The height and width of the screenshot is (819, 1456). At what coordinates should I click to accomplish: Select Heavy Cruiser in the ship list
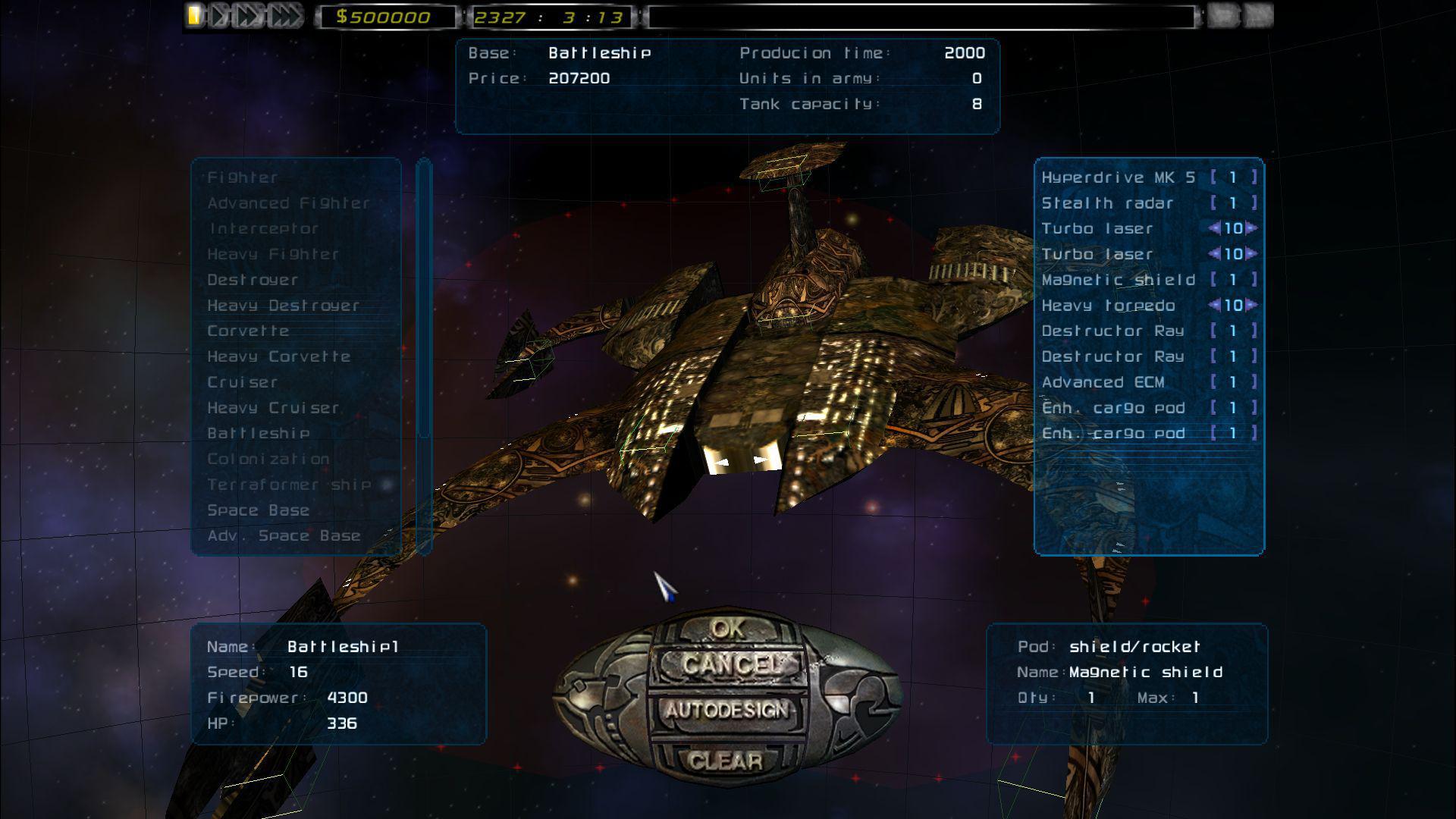[271, 407]
